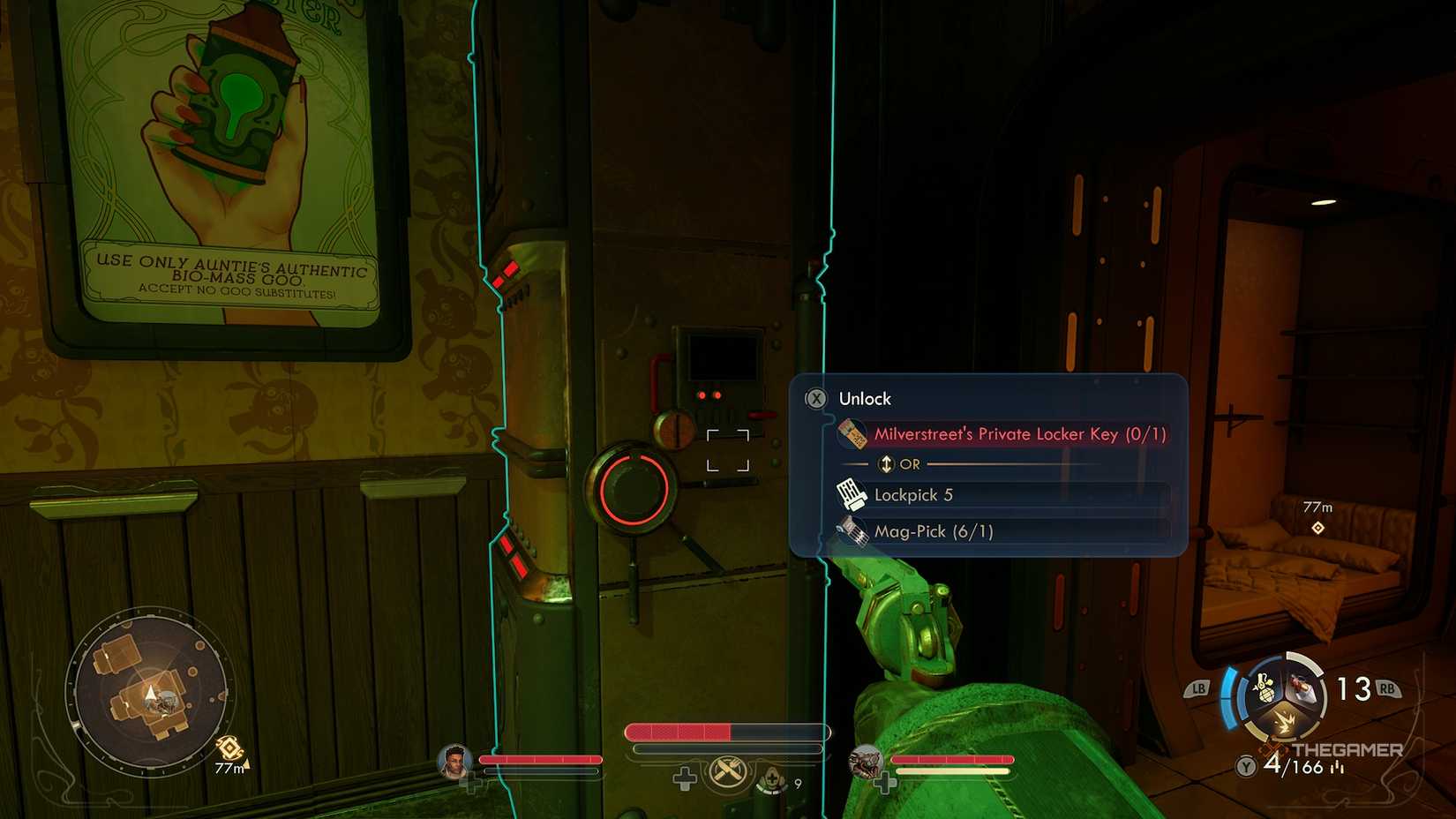This screenshot has width=1456, height=819.
Task: Click the inhaler medkit icon near the 9 counter
Action: click(x=772, y=780)
